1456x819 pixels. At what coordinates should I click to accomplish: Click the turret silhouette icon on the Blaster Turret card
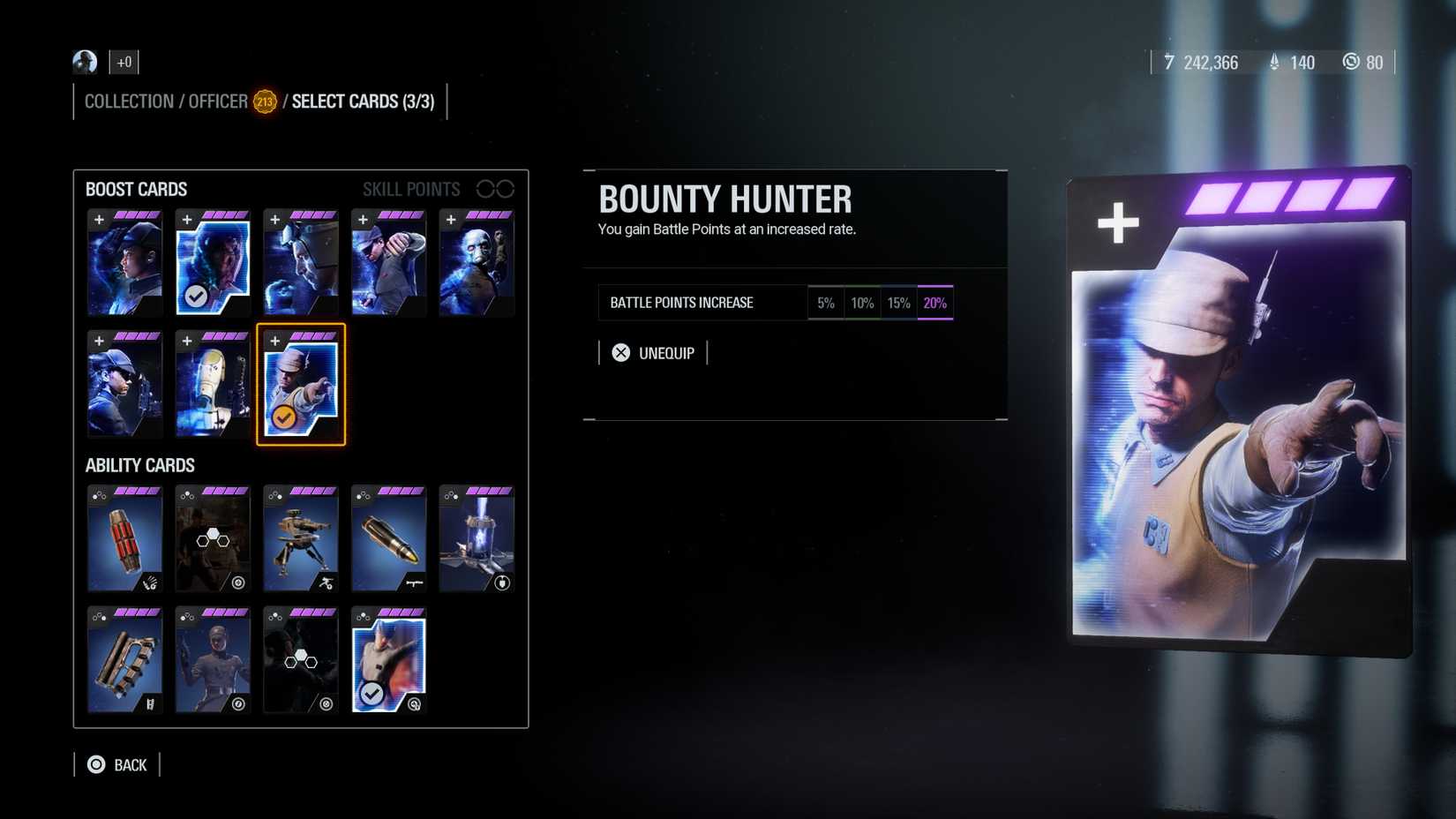click(x=327, y=583)
